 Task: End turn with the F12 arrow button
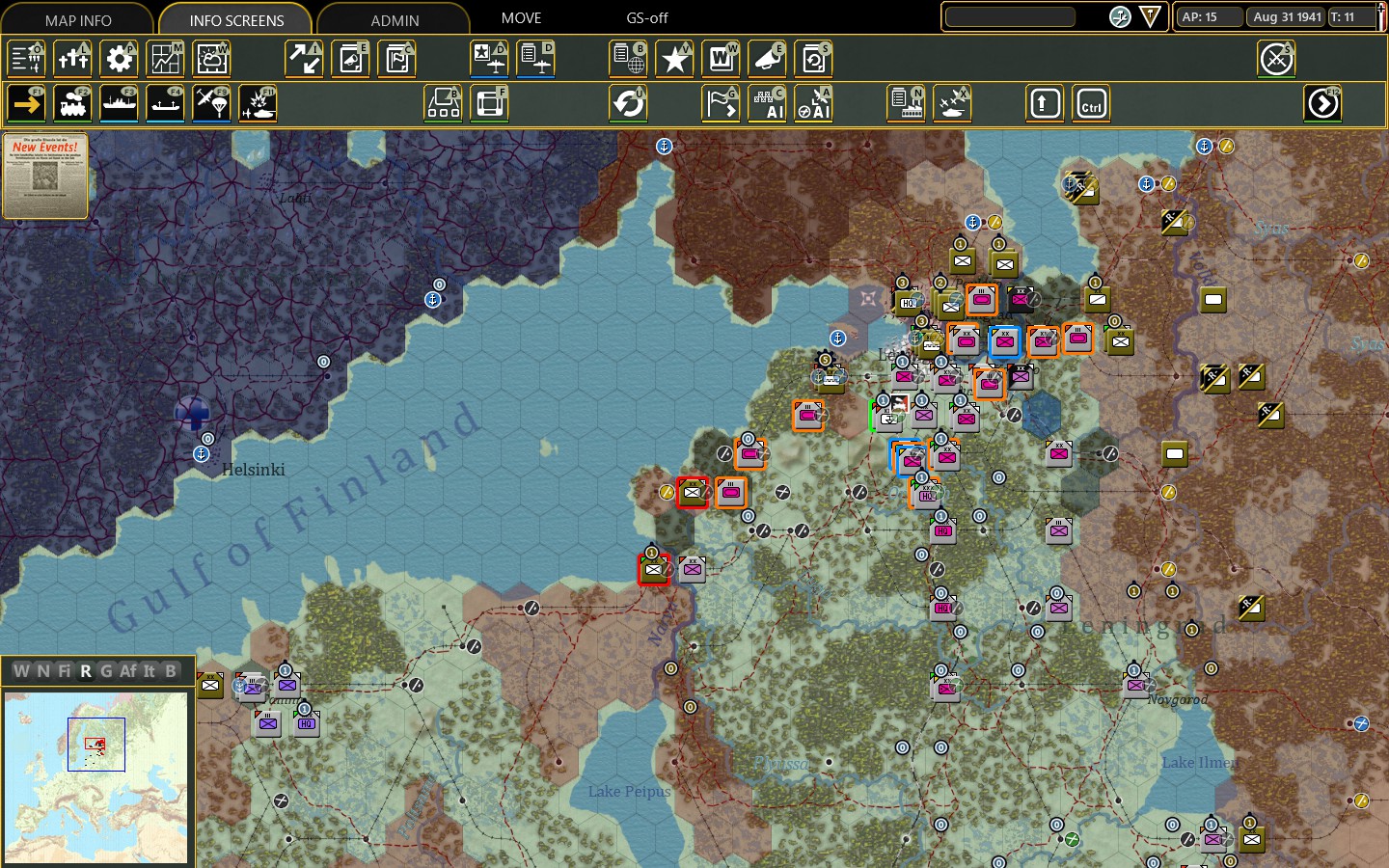click(x=1323, y=103)
